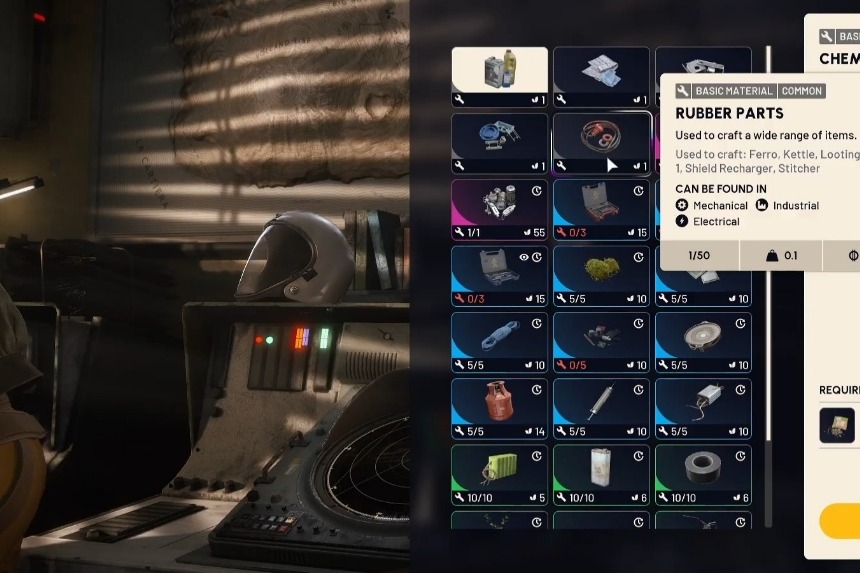This screenshot has height=573, width=860.
Task: Select the pink mechanical components recipe
Action: tap(499, 209)
